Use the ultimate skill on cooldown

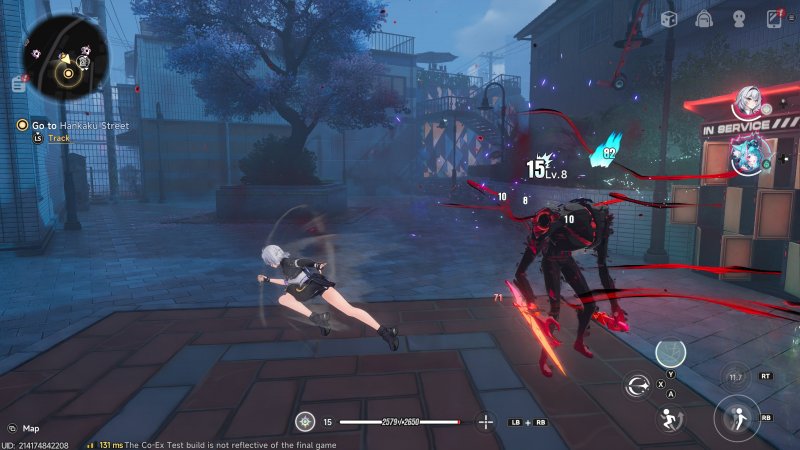[x=735, y=377]
